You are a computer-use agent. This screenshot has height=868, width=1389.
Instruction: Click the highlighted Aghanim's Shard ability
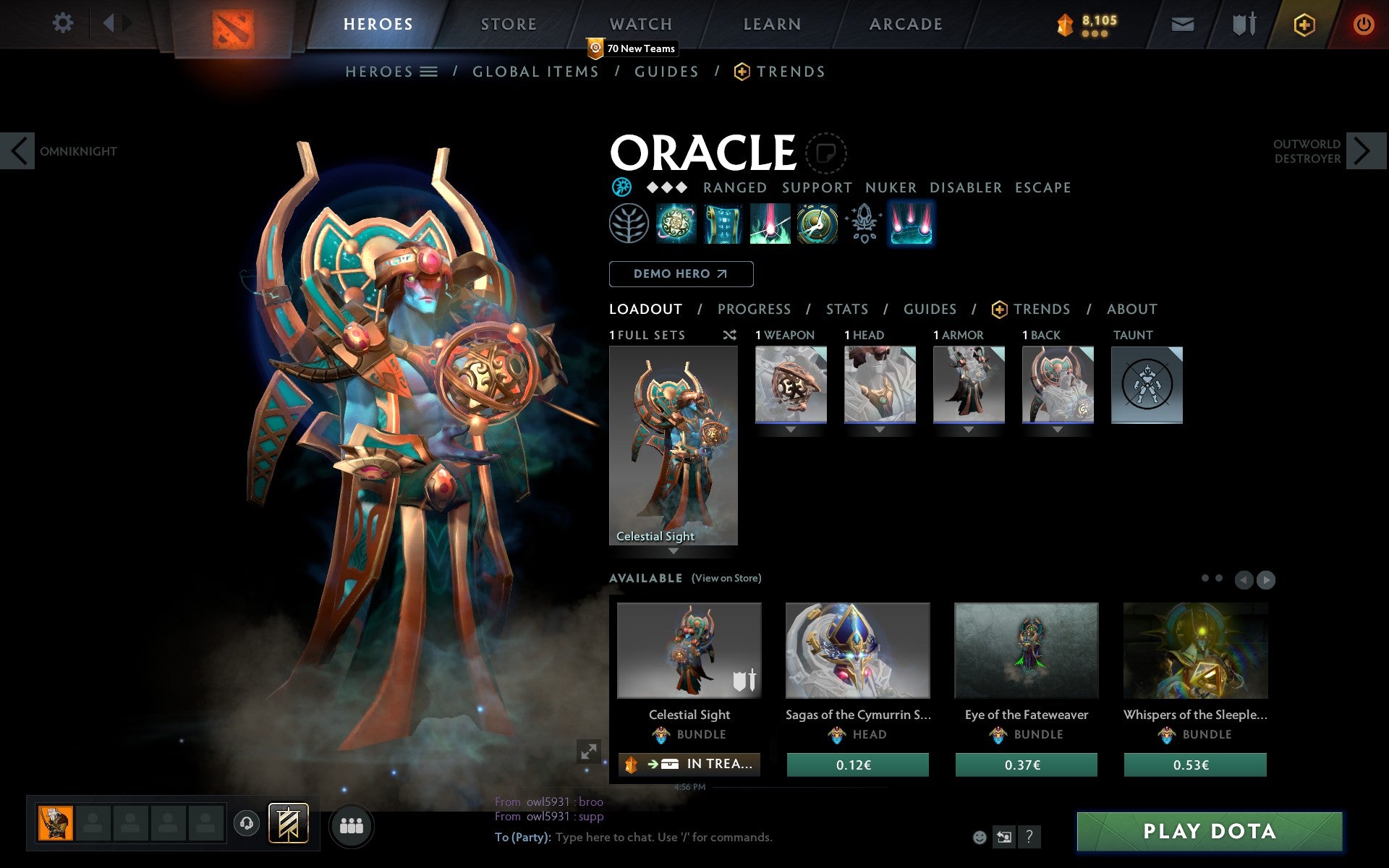point(910,224)
